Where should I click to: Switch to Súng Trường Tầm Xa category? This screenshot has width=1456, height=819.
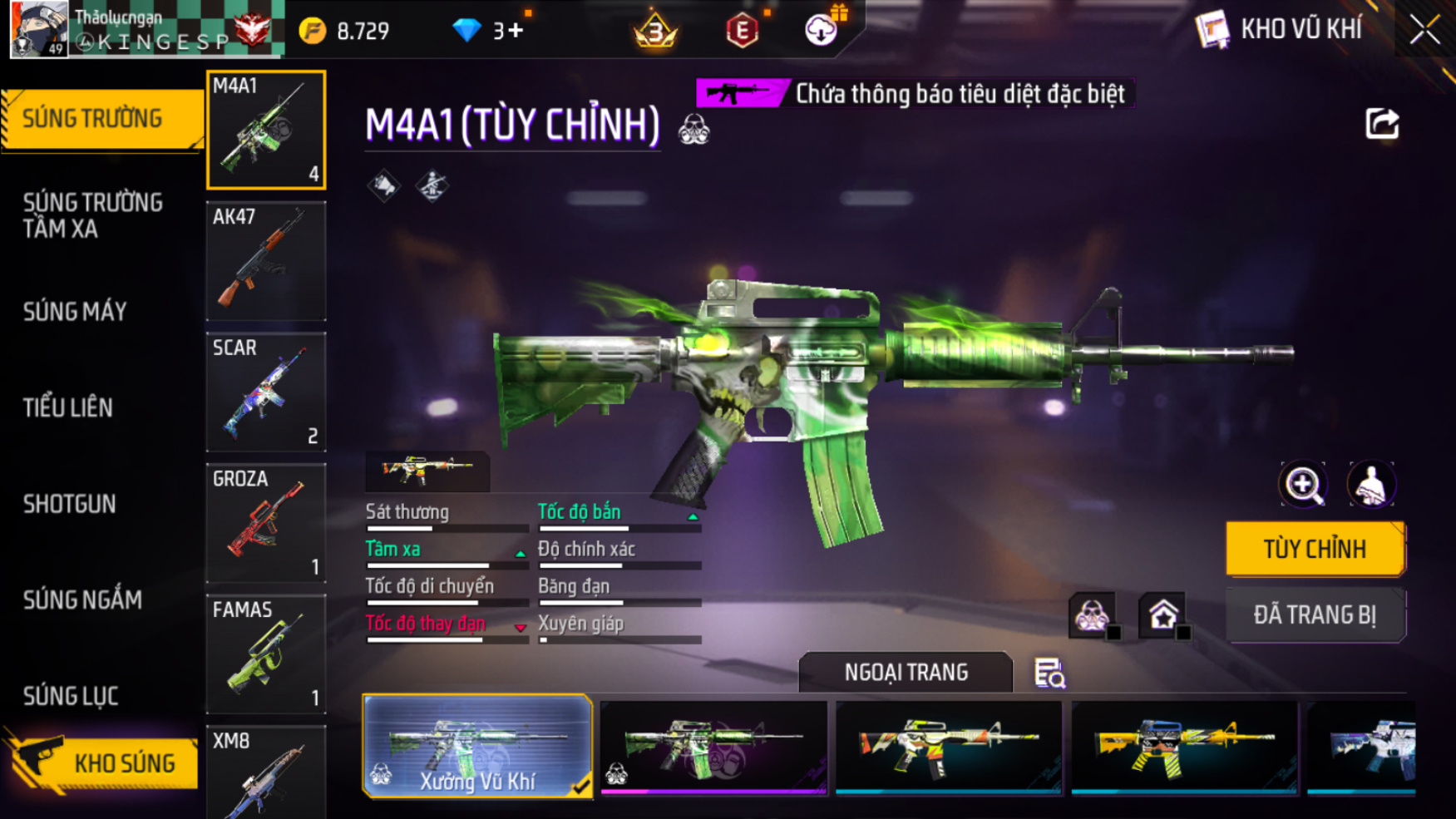[x=93, y=215]
